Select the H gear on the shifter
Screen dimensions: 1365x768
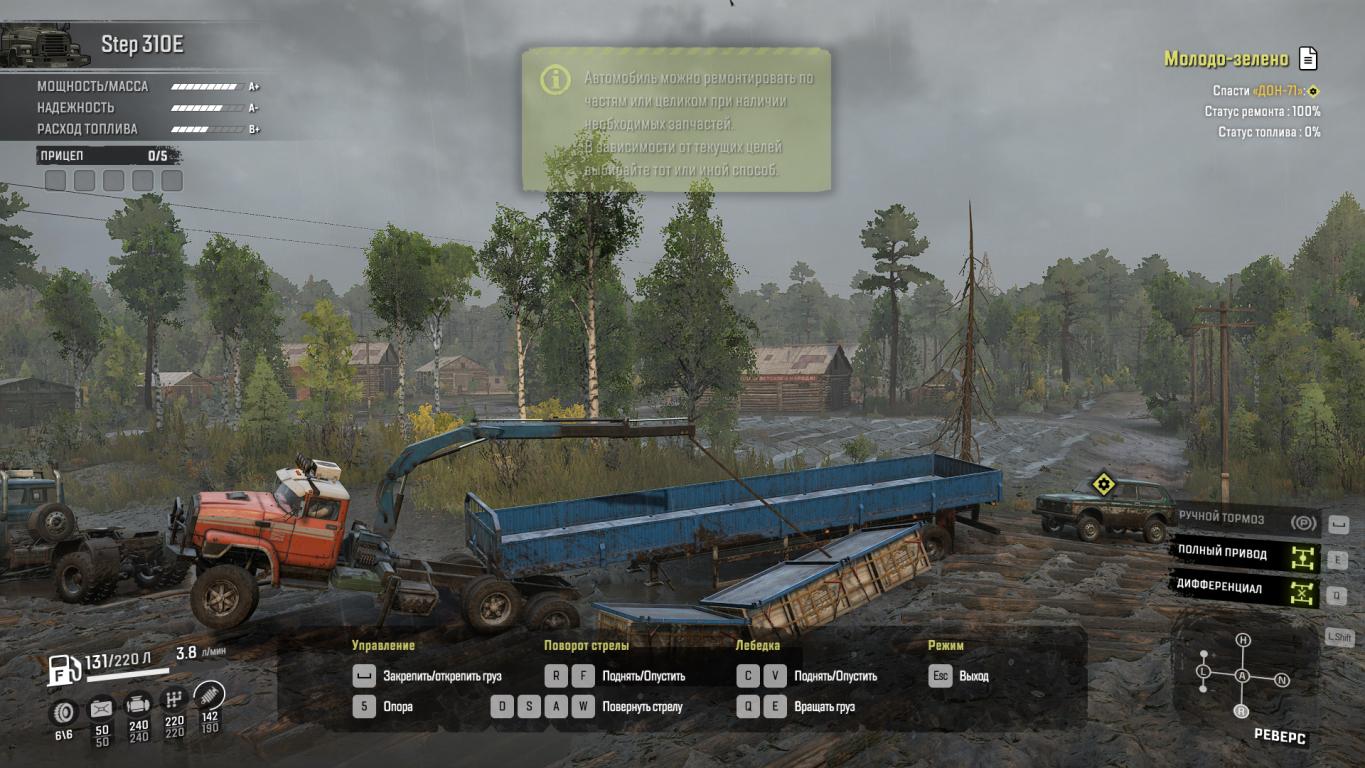click(x=1242, y=640)
